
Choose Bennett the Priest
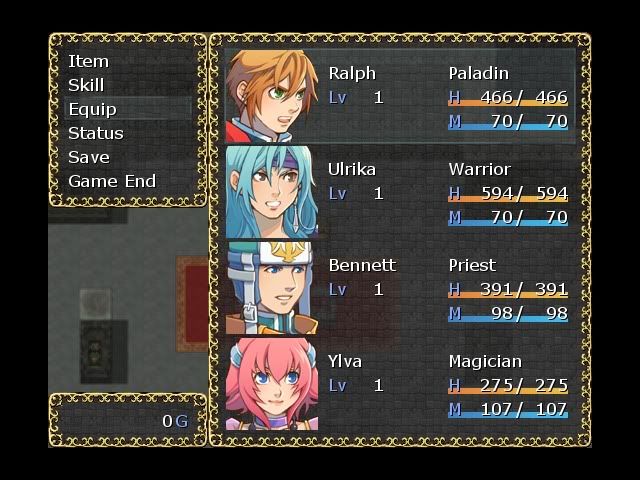click(x=400, y=289)
